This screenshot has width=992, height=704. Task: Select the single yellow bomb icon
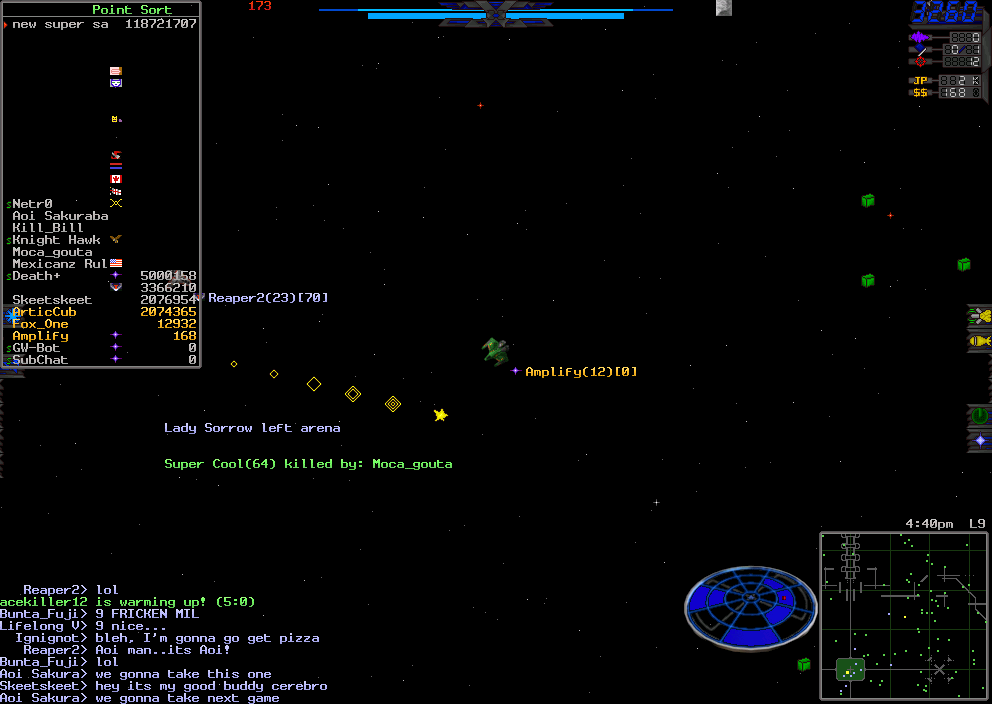[x=980, y=342]
